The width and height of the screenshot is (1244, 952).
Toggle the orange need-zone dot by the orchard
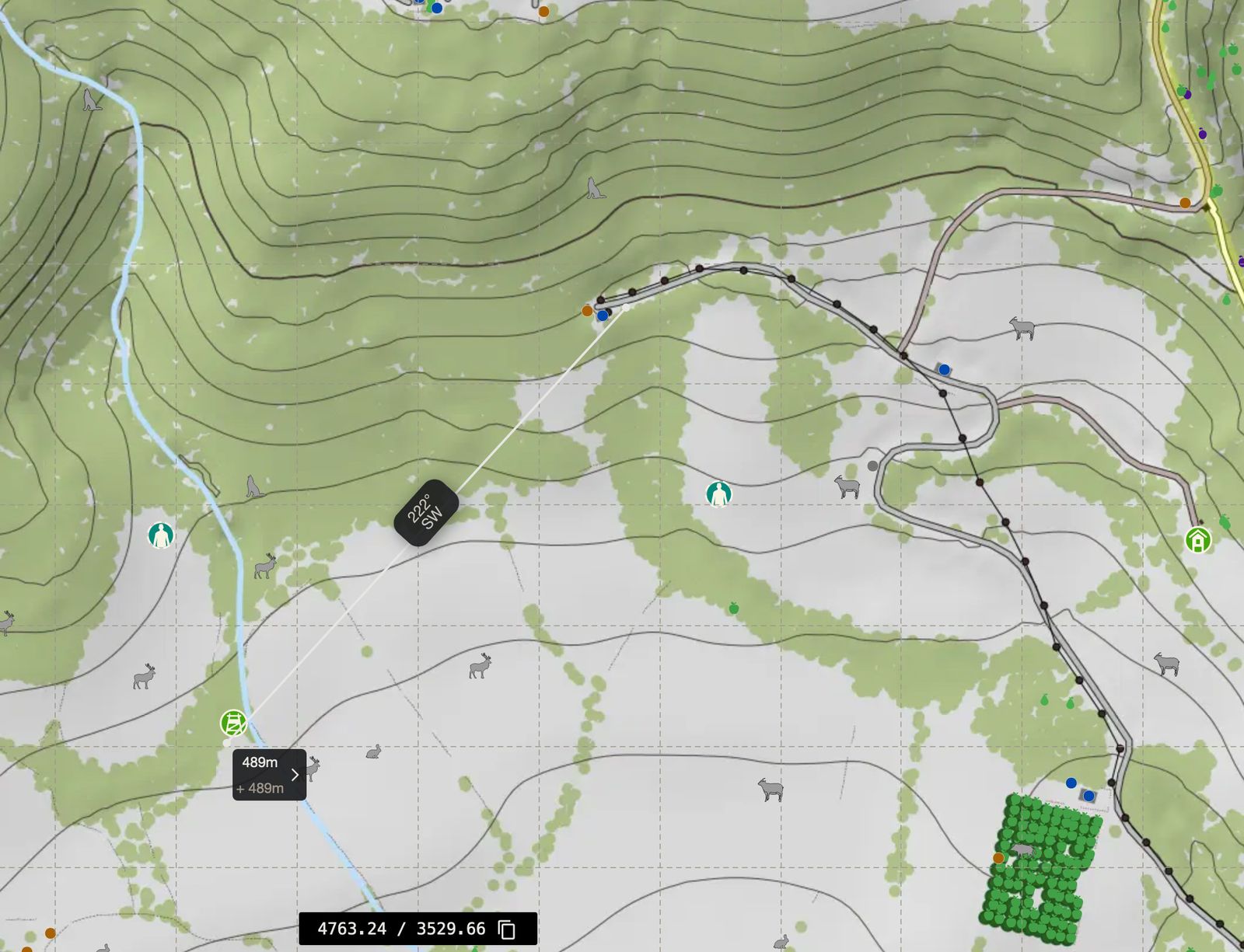(998, 859)
